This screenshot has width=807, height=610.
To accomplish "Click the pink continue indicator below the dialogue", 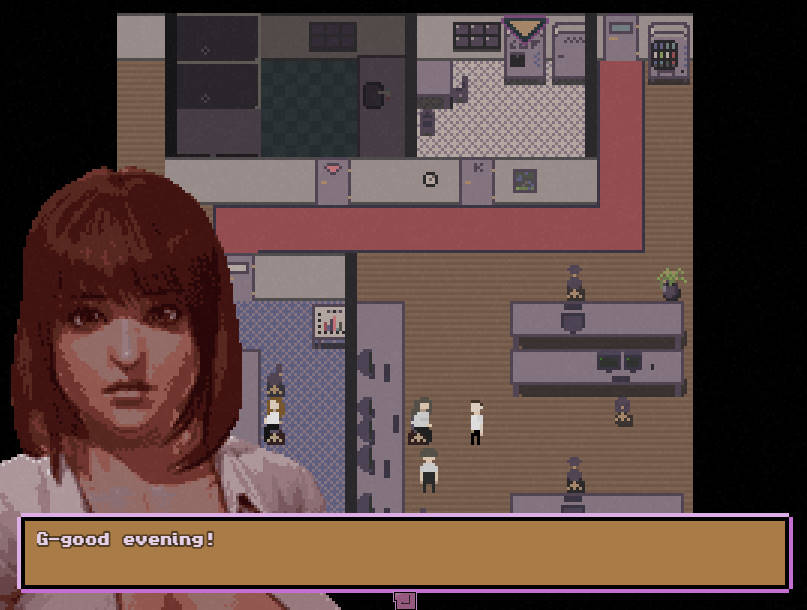I will tap(405, 600).
